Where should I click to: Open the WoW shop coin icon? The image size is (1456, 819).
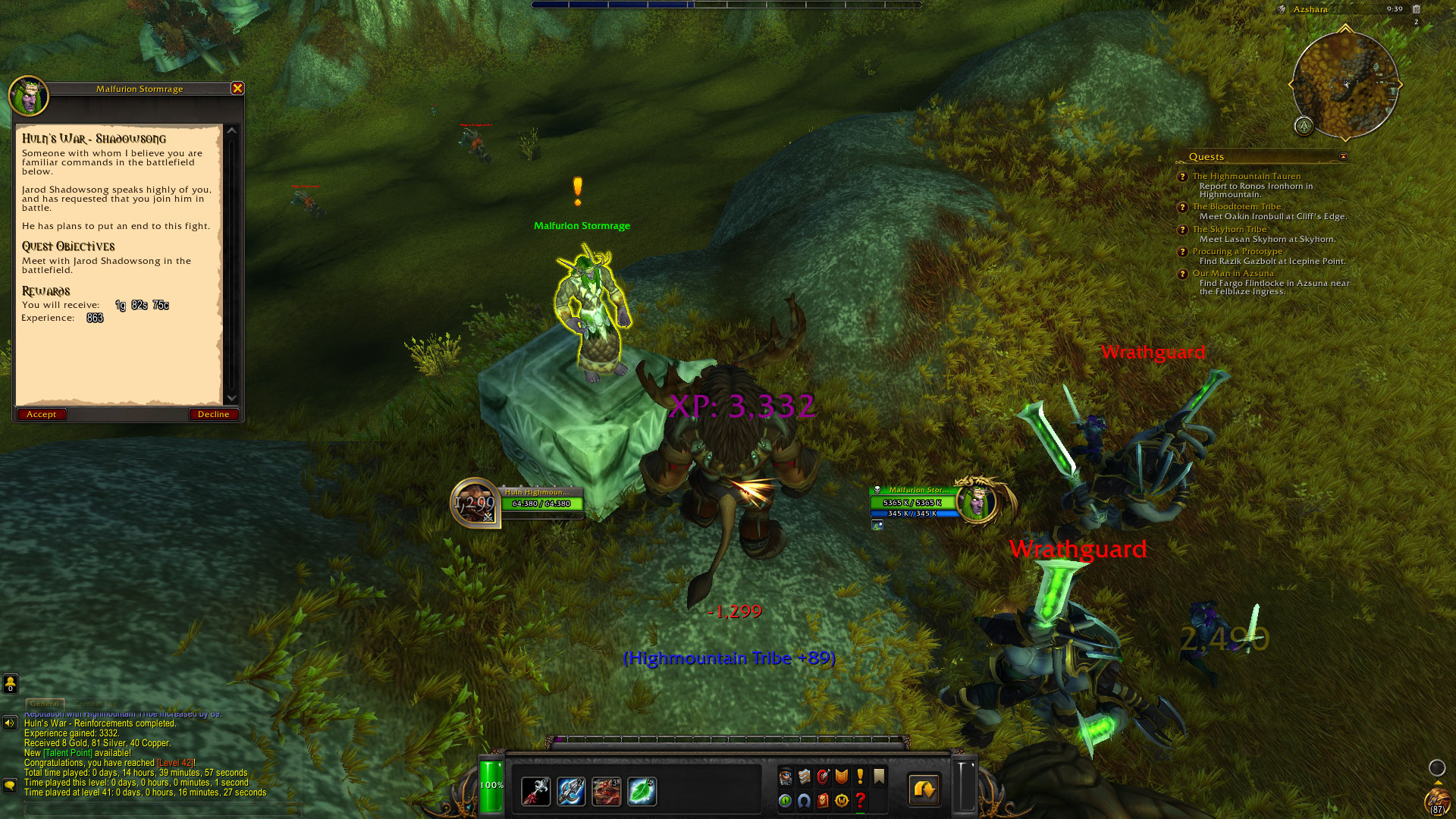click(x=841, y=800)
